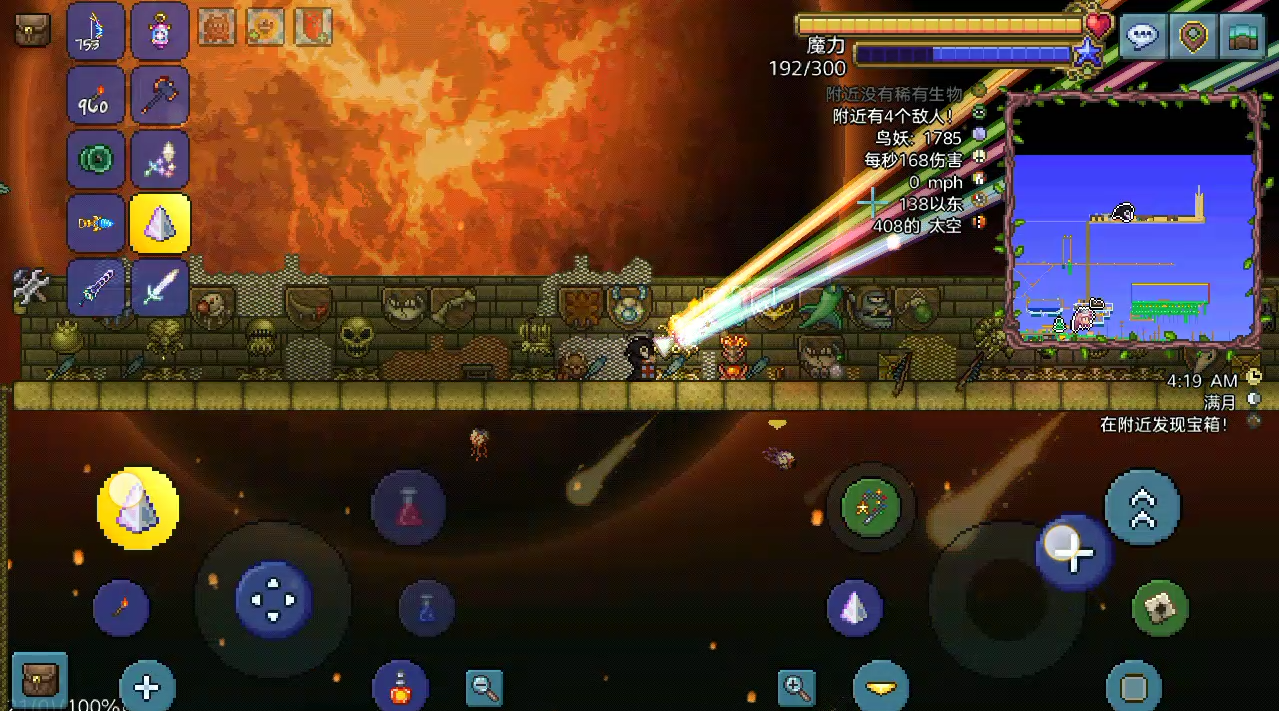Viewport: 1279px width, 711px height.
Task: Tap the four-arrow movement pad
Action: click(x=273, y=600)
